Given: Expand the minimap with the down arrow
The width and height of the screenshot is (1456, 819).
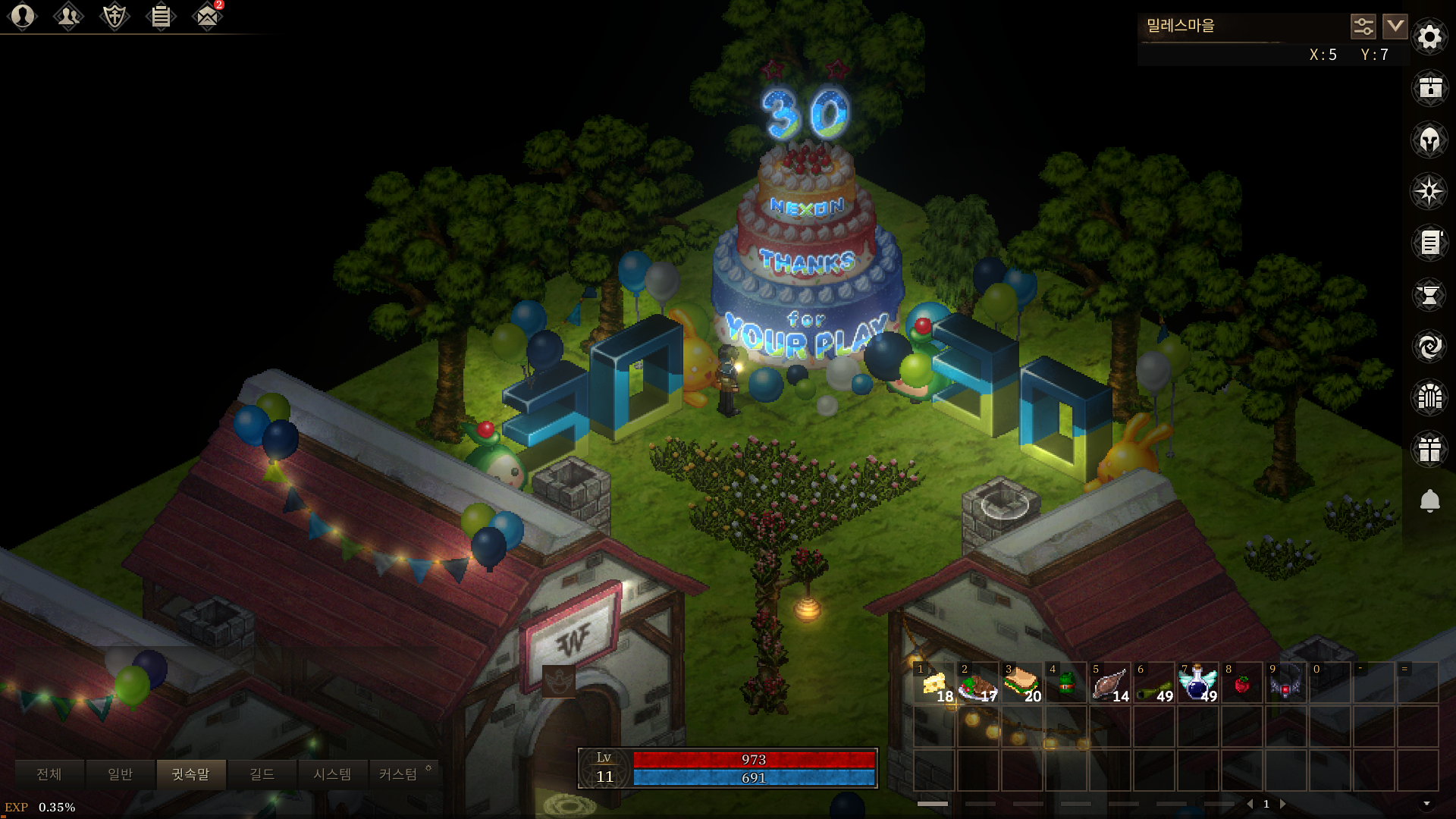Looking at the screenshot, I should coord(1395,27).
